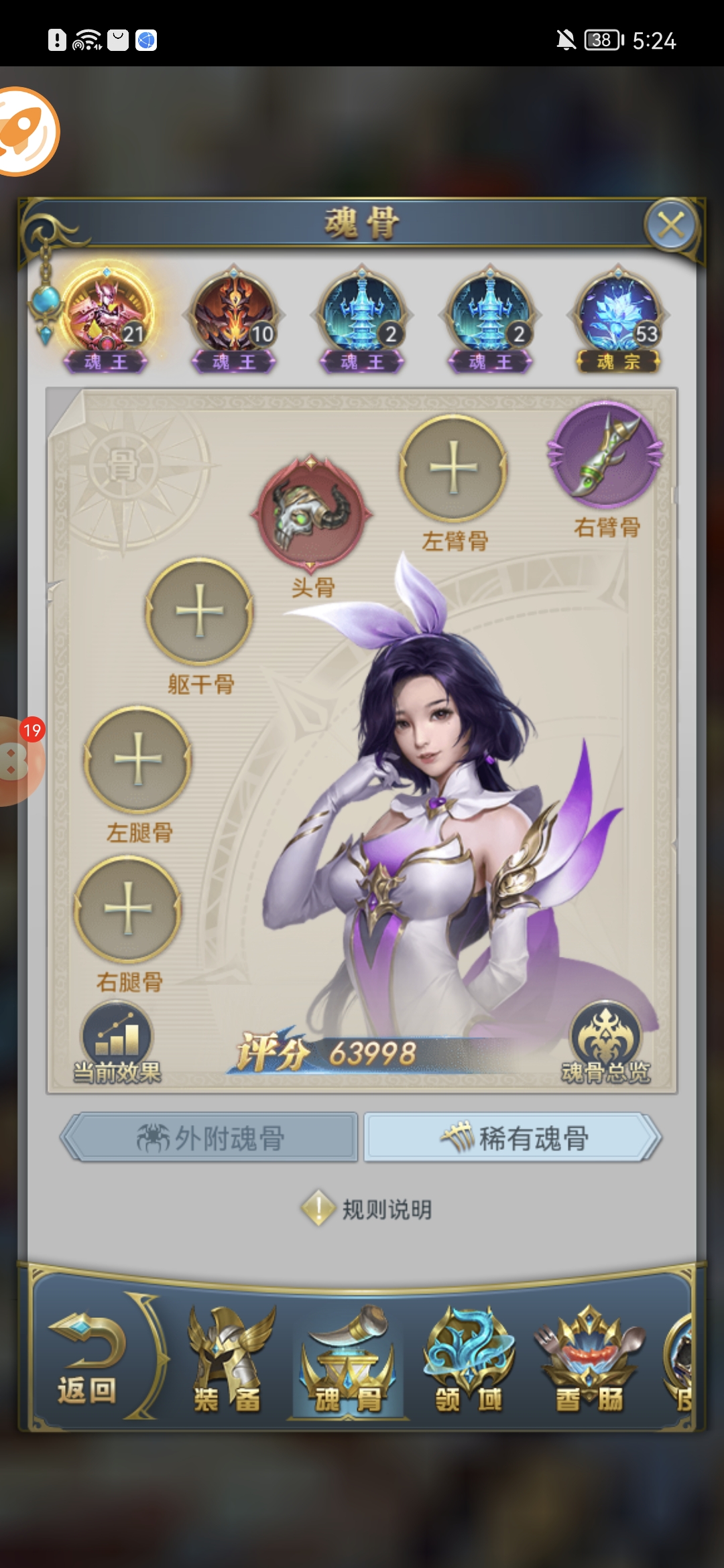Go back with the 返回 button
This screenshot has height=1568, width=724.
coord(87,1360)
